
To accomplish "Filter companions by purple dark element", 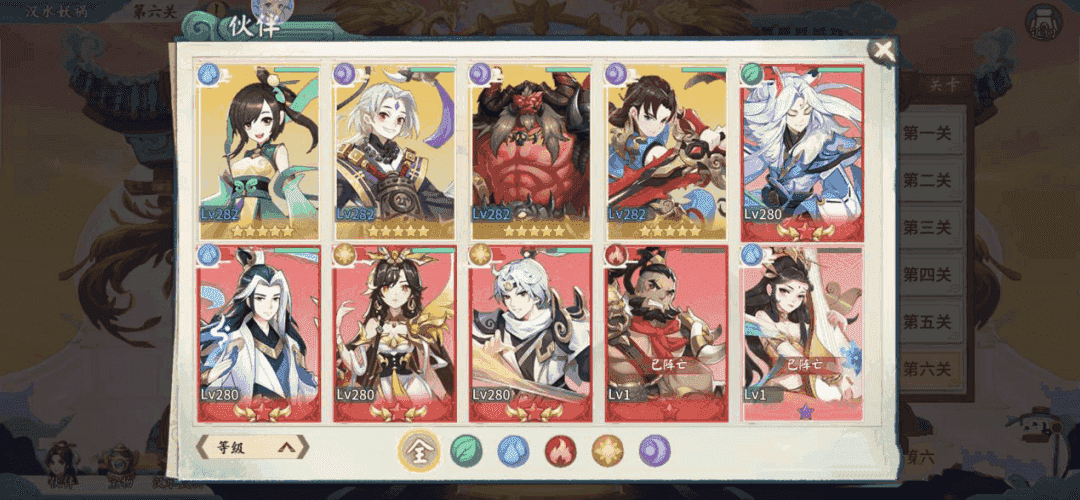I will tap(655, 451).
